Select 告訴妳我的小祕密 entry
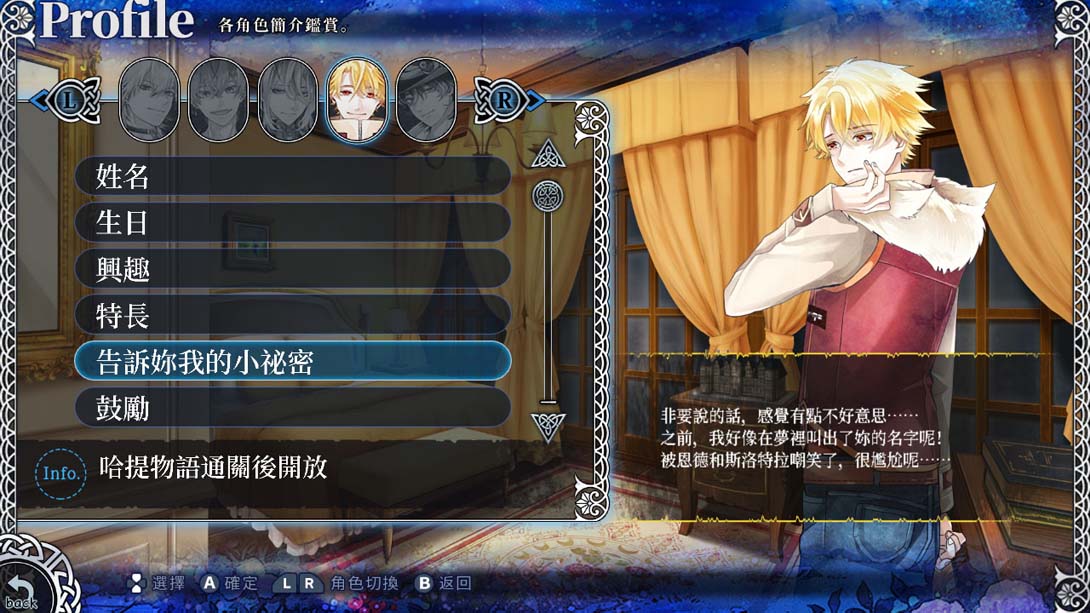This screenshot has width=1090, height=613. click(x=292, y=361)
